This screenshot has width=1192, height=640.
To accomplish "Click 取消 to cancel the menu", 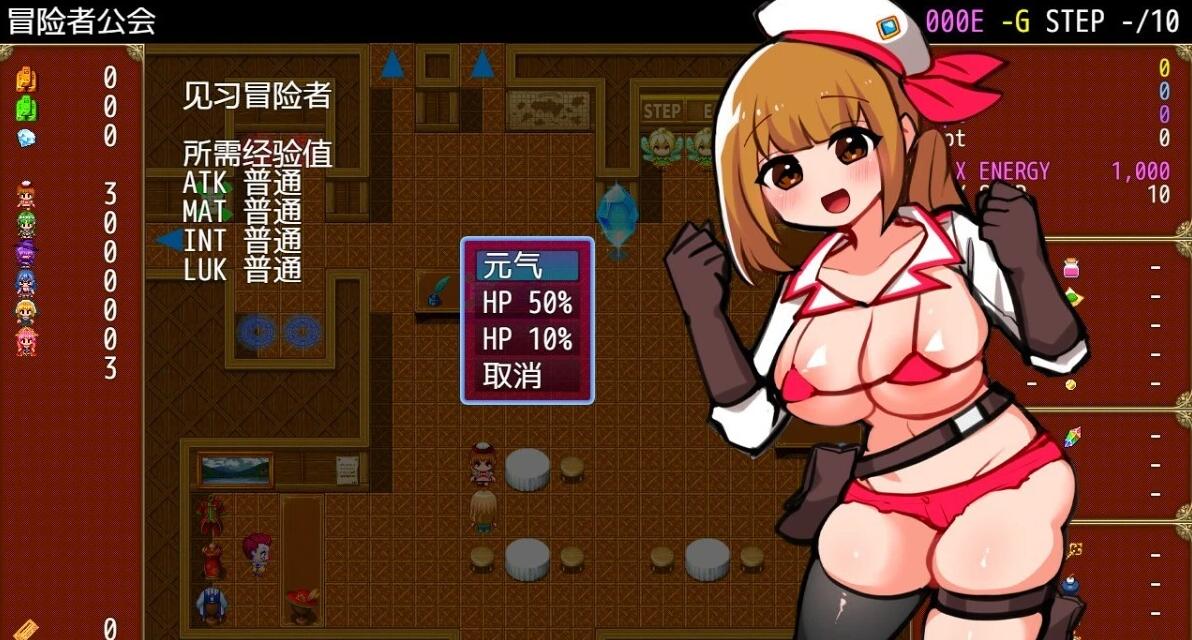I will click(x=527, y=376).
